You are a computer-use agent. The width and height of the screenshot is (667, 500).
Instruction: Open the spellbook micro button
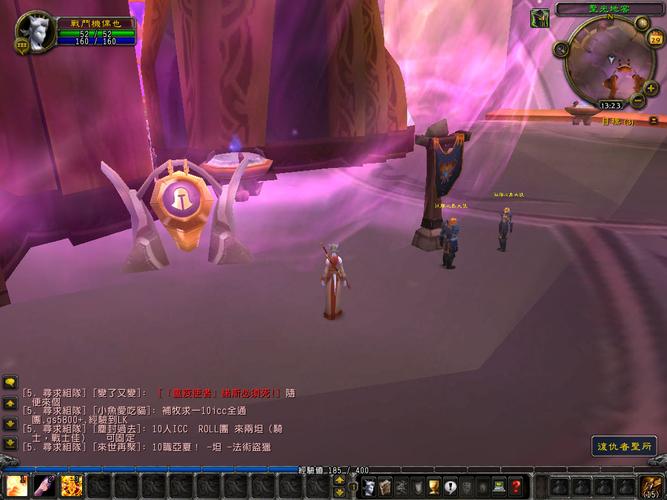pyautogui.click(x=387, y=487)
